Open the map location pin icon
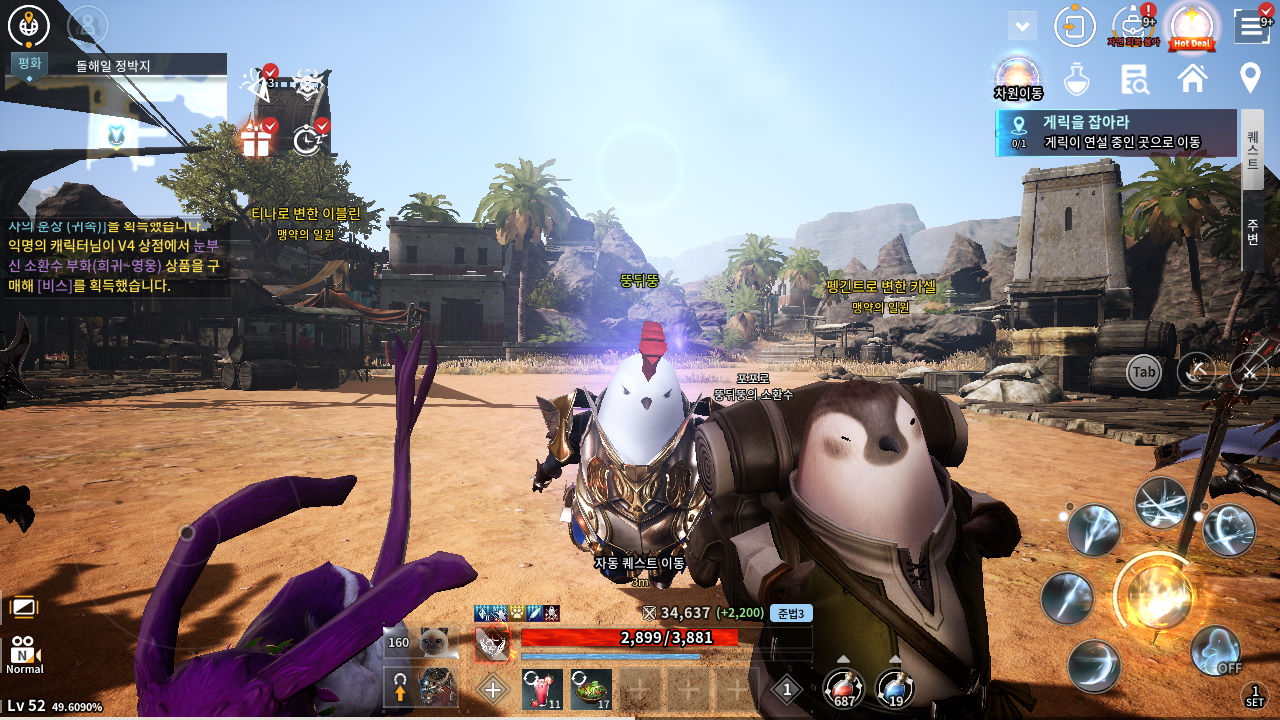Viewport: 1280px width, 720px height. (x=1250, y=77)
